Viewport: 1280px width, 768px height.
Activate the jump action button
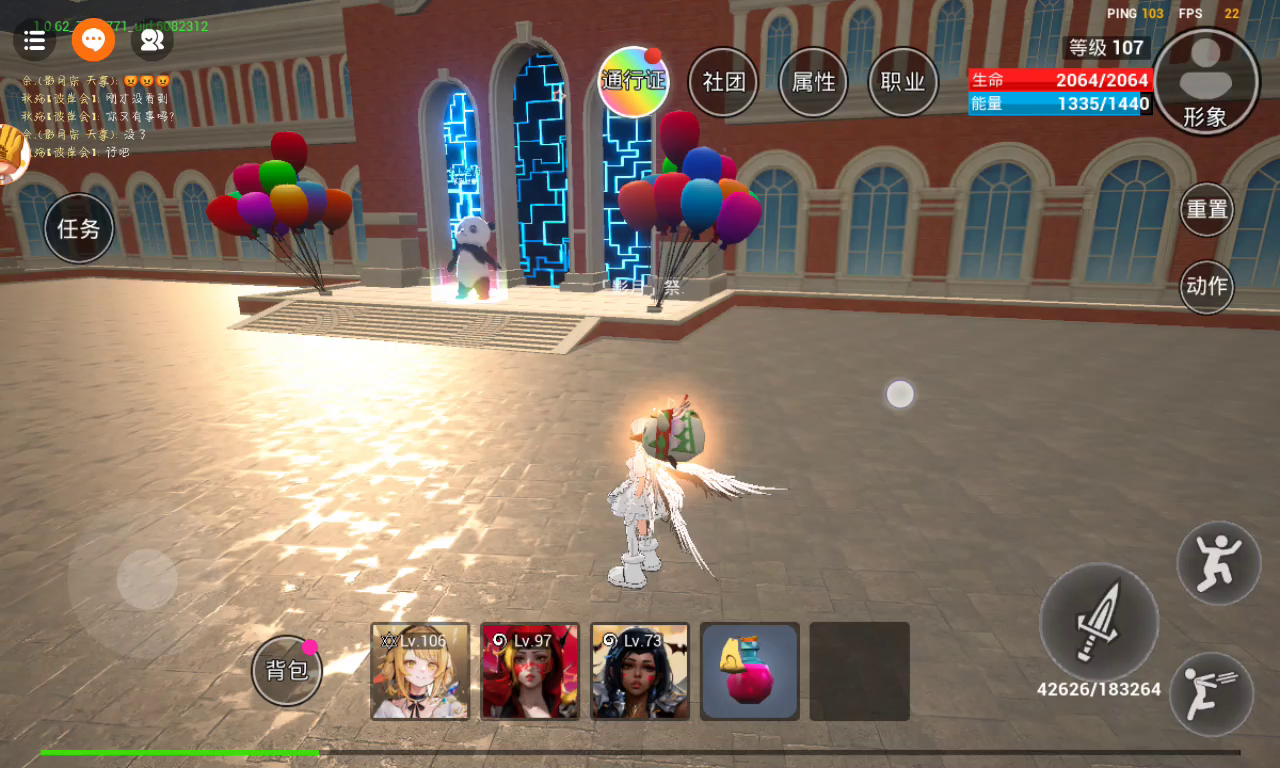tap(1218, 563)
